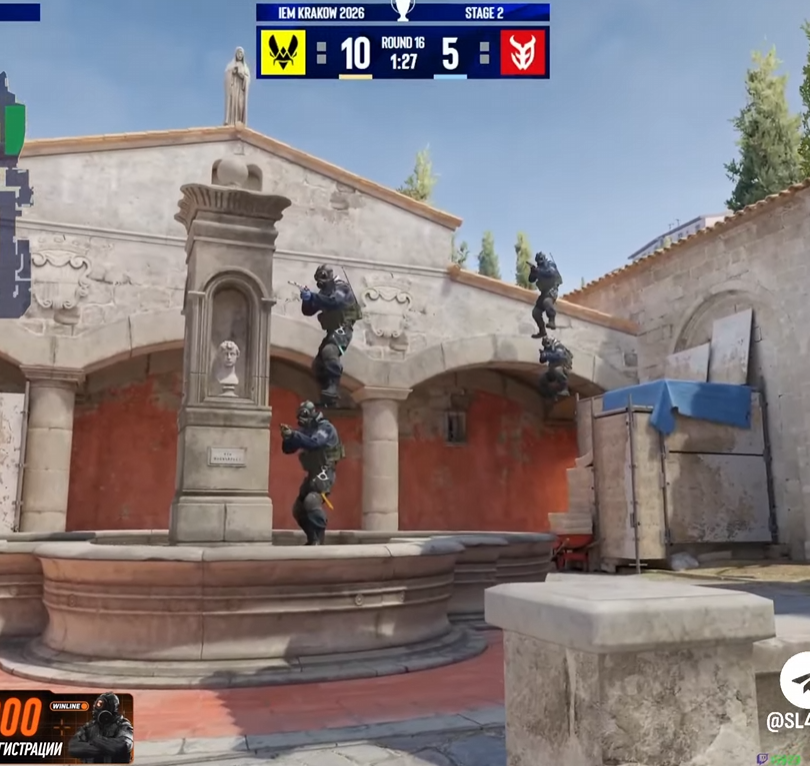Select the red horned team logo
810x766 pixels.
[x=522, y=53]
